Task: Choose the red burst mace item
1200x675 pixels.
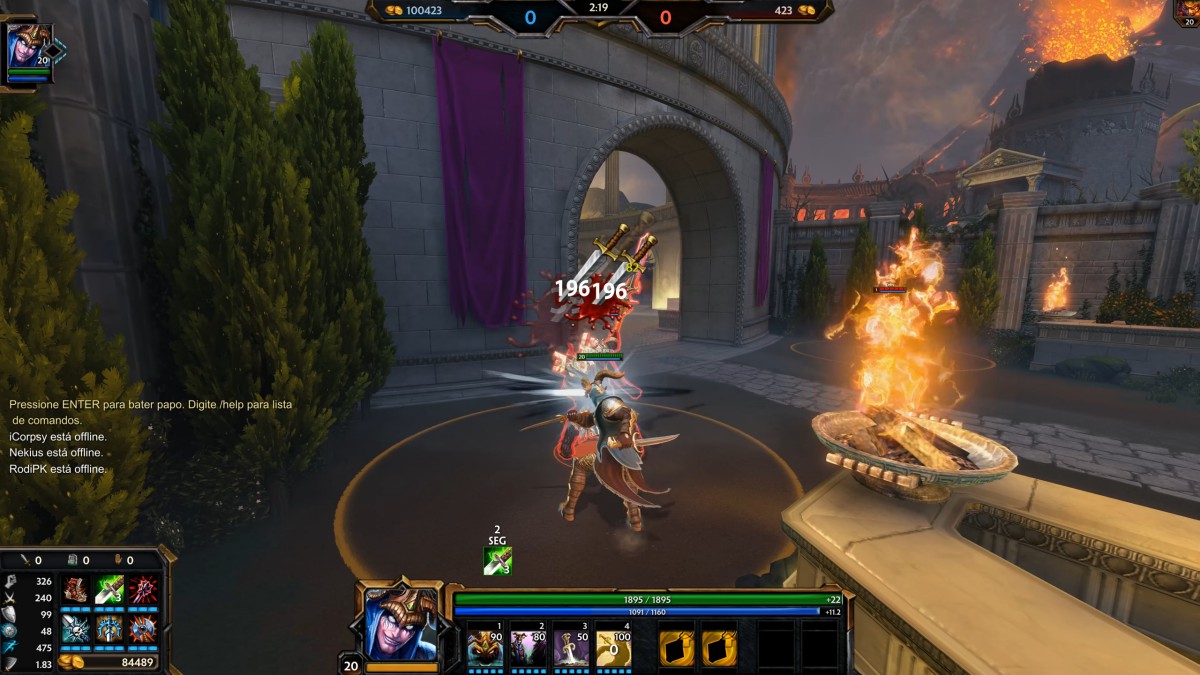Action: 141,590
